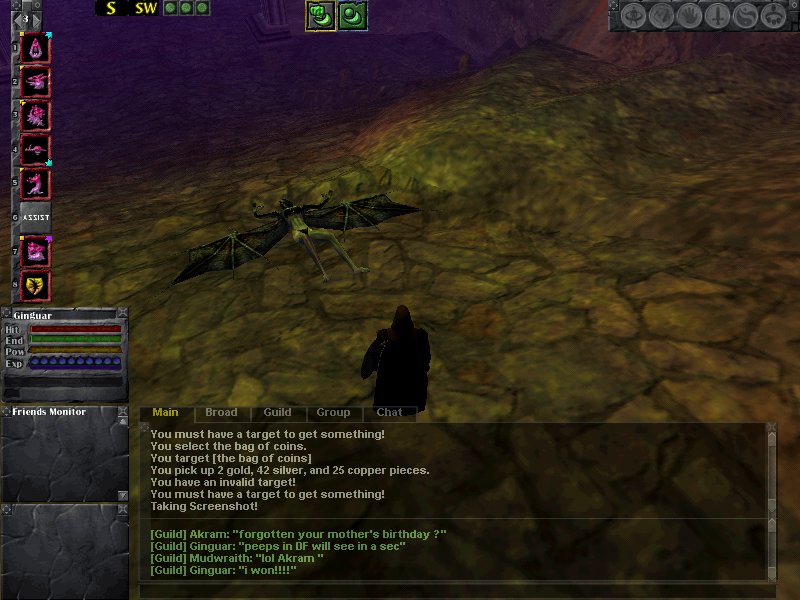Activate the pink ability in hotbar slot 4

(x=36, y=150)
